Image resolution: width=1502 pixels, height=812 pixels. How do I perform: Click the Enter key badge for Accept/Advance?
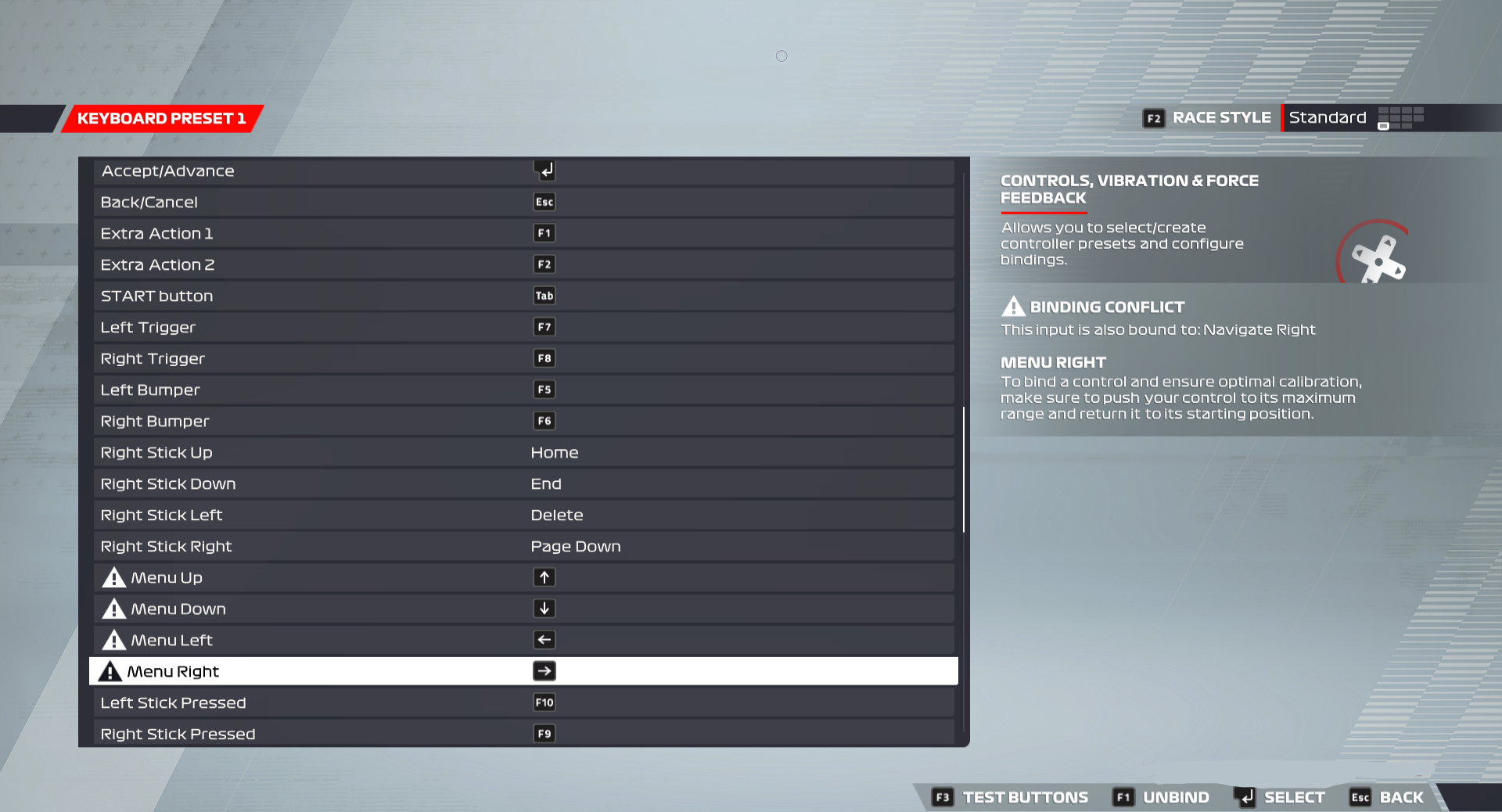(544, 171)
